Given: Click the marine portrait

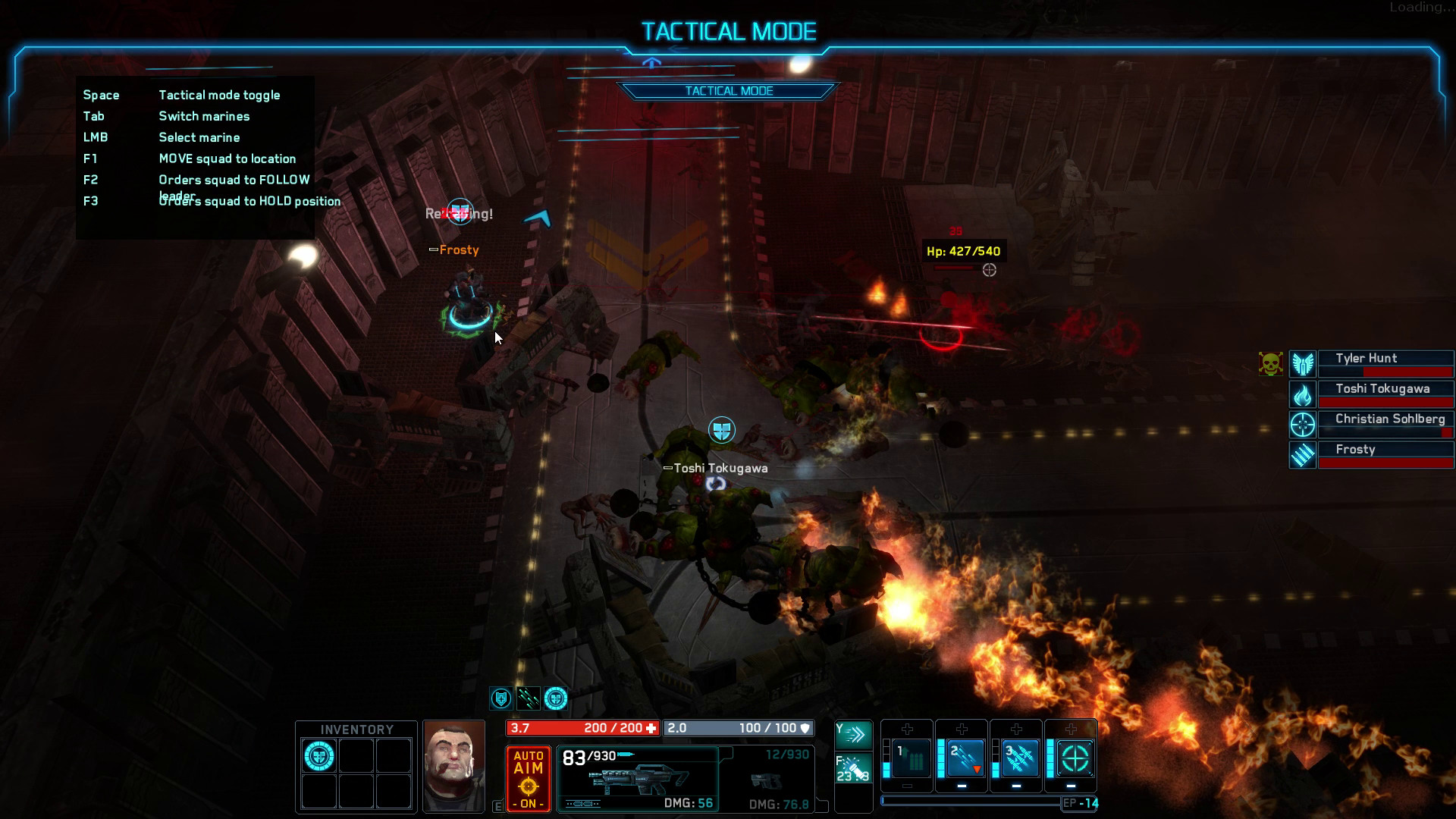Looking at the screenshot, I should tap(453, 766).
